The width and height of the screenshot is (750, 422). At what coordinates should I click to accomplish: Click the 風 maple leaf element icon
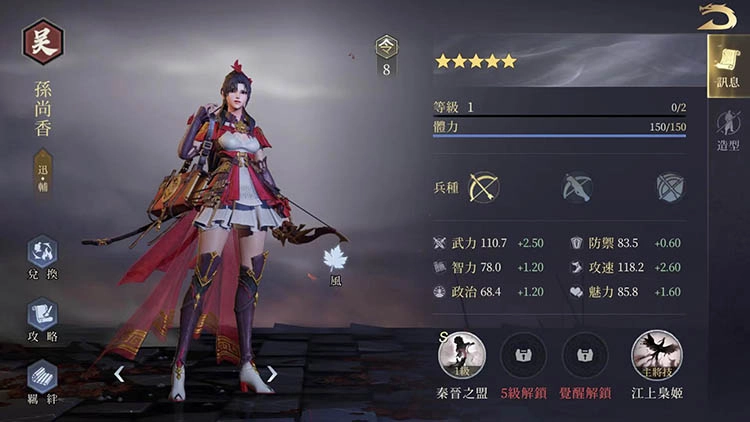335,260
